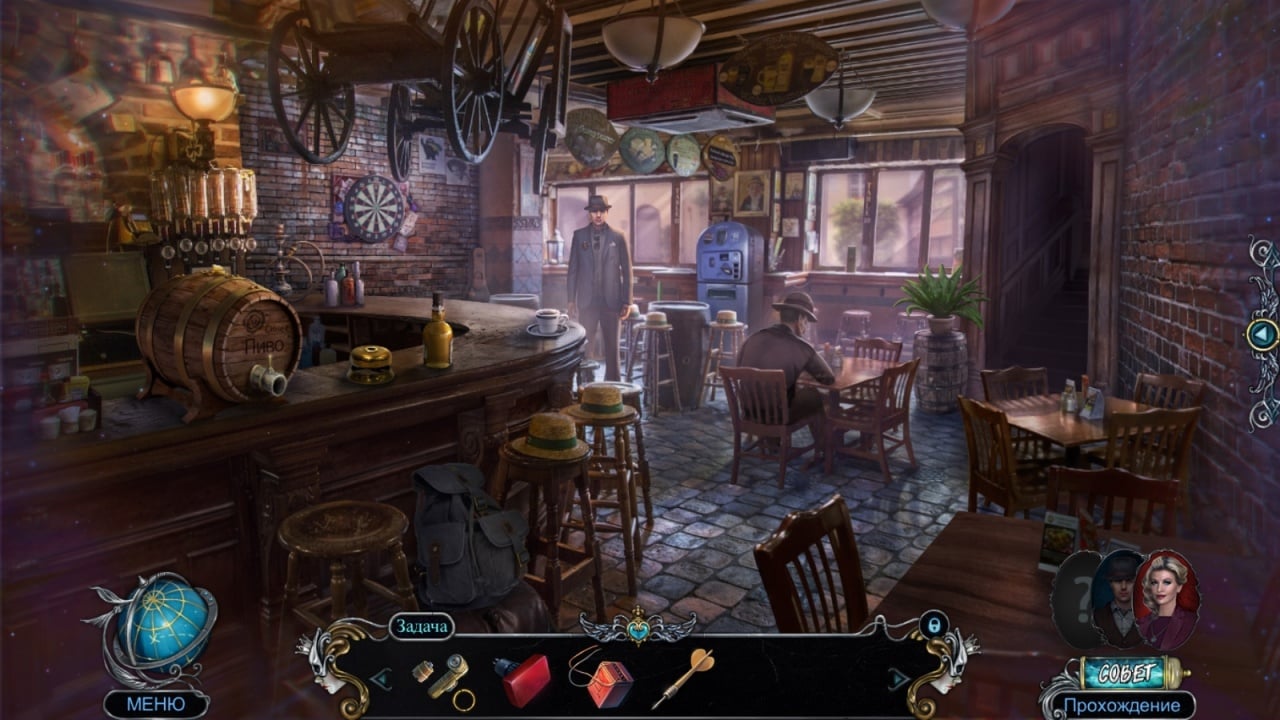Click the unknown question-mark character portrait
Screen dimensions: 1280x720
point(1075,597)
